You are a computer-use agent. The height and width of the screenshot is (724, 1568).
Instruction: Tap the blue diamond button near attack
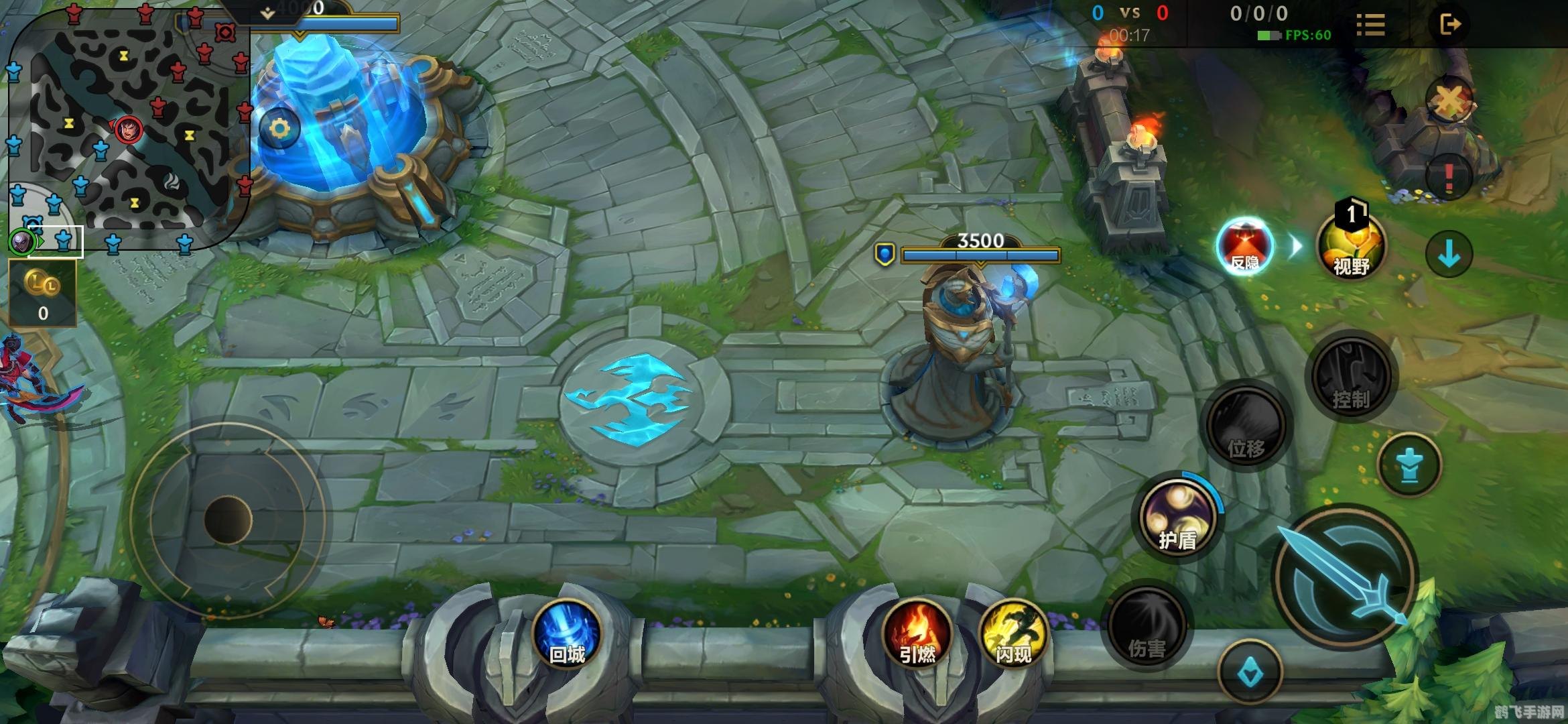point(1250,672)
